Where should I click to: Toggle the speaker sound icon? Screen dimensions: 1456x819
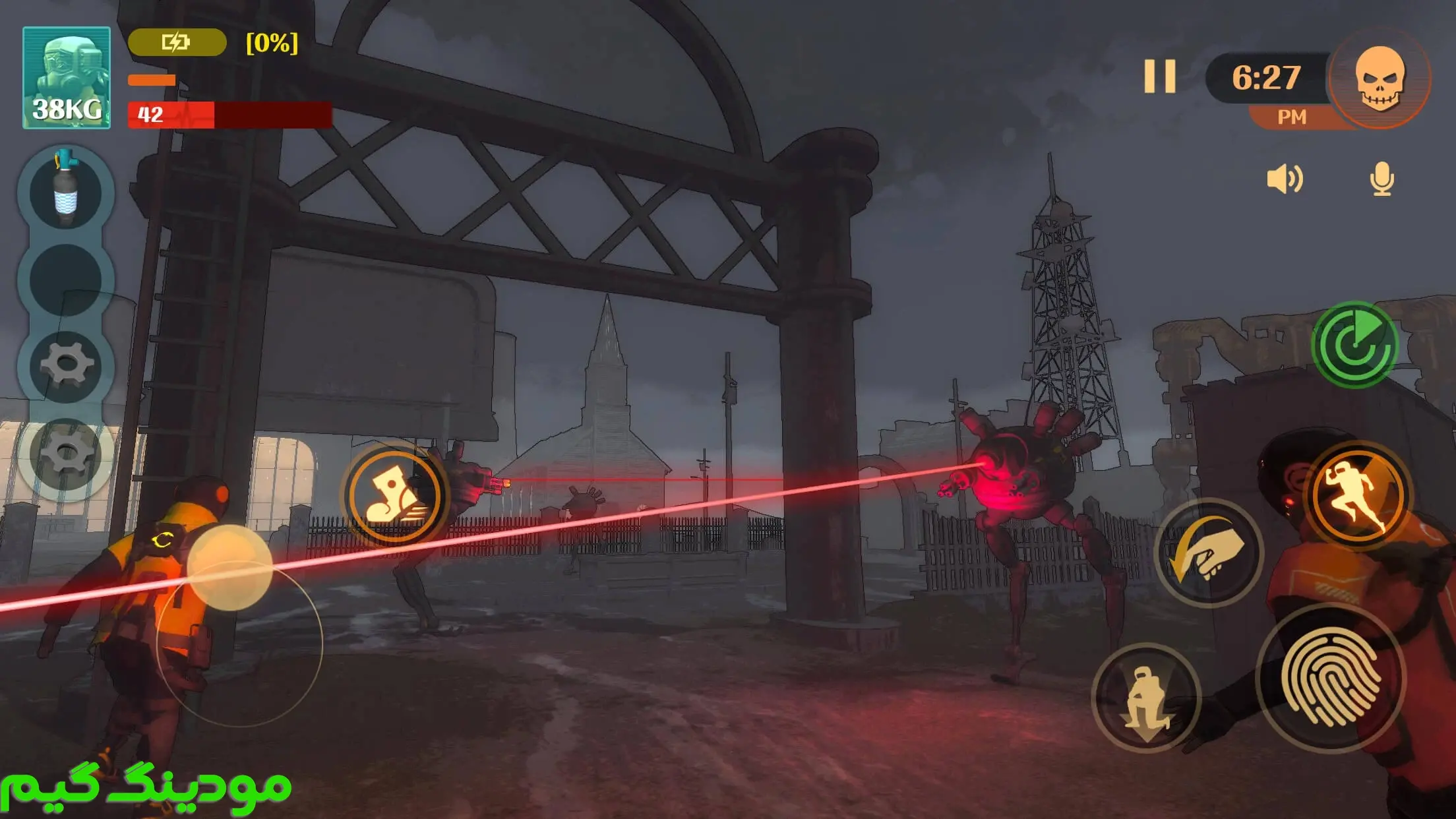[x=1285, y=179]
